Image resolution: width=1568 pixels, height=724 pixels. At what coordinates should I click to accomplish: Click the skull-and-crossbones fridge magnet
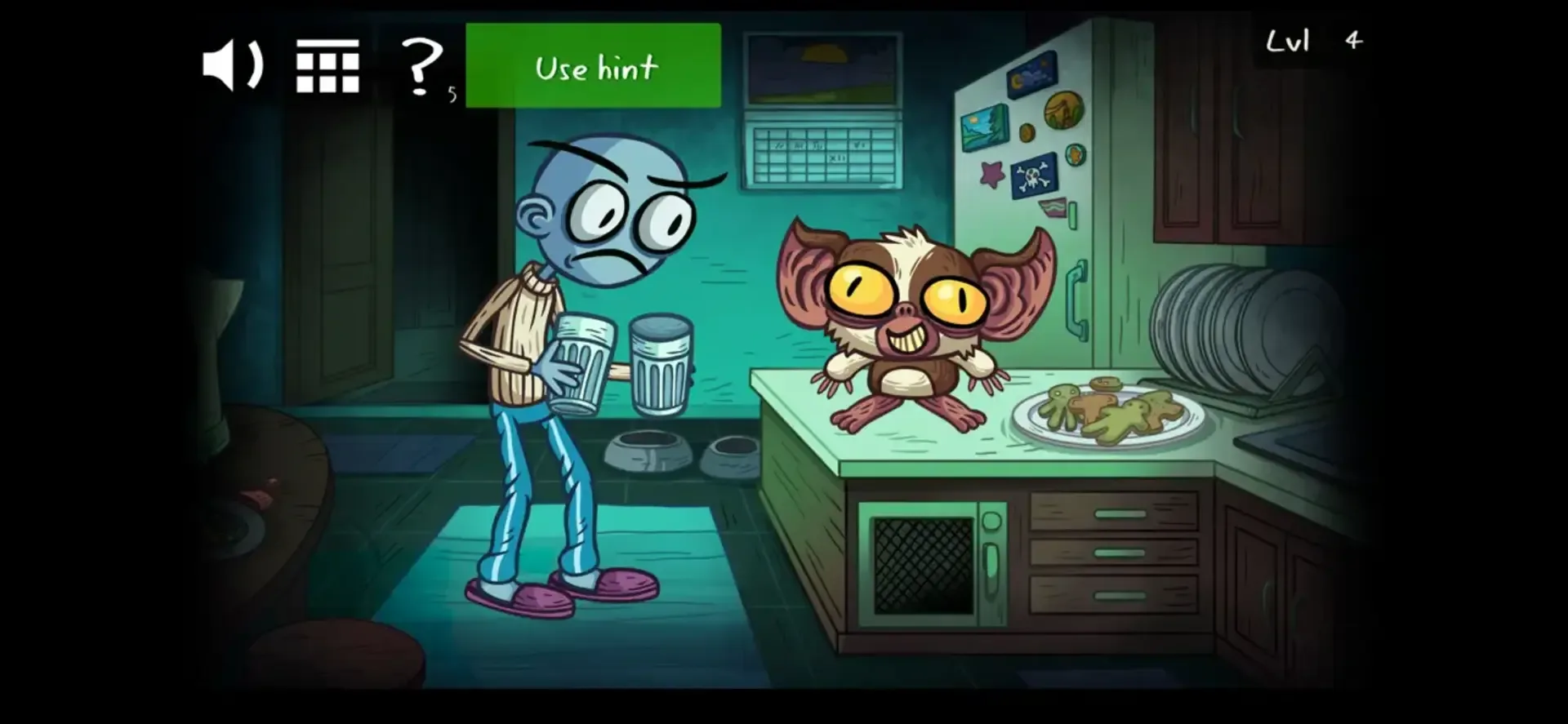point(1034,178)
